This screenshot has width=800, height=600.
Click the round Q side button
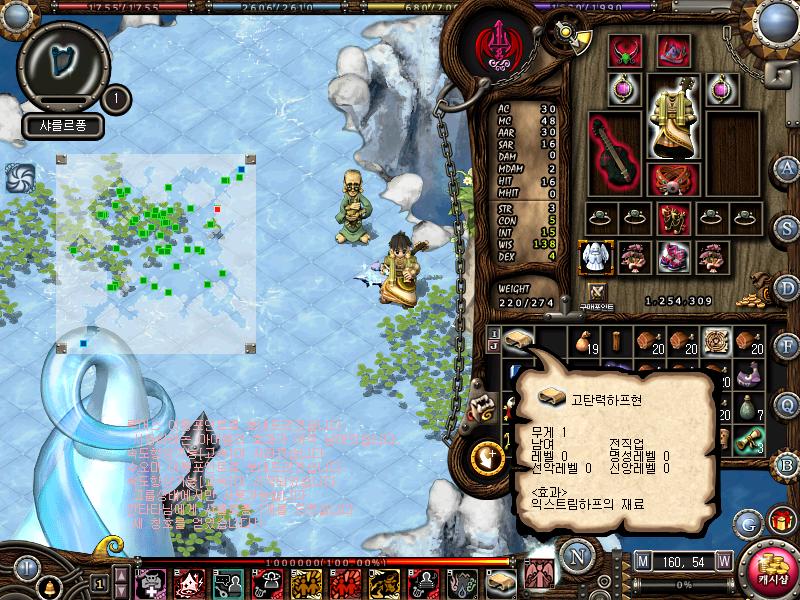pyautogui.click(x=787, y=404)
